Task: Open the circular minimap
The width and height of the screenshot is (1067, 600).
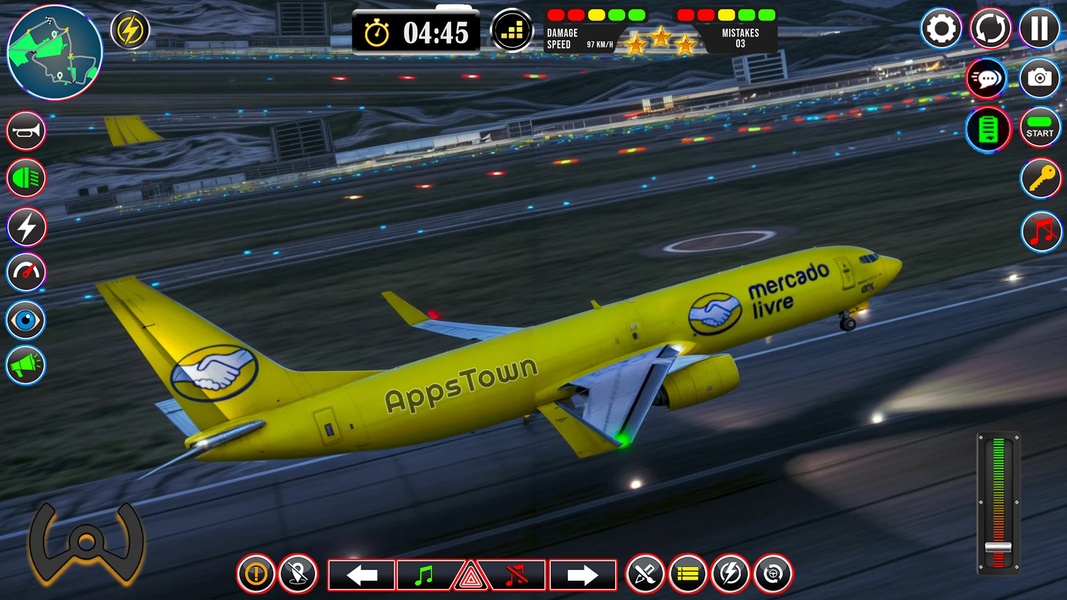Action: point(55,52)
